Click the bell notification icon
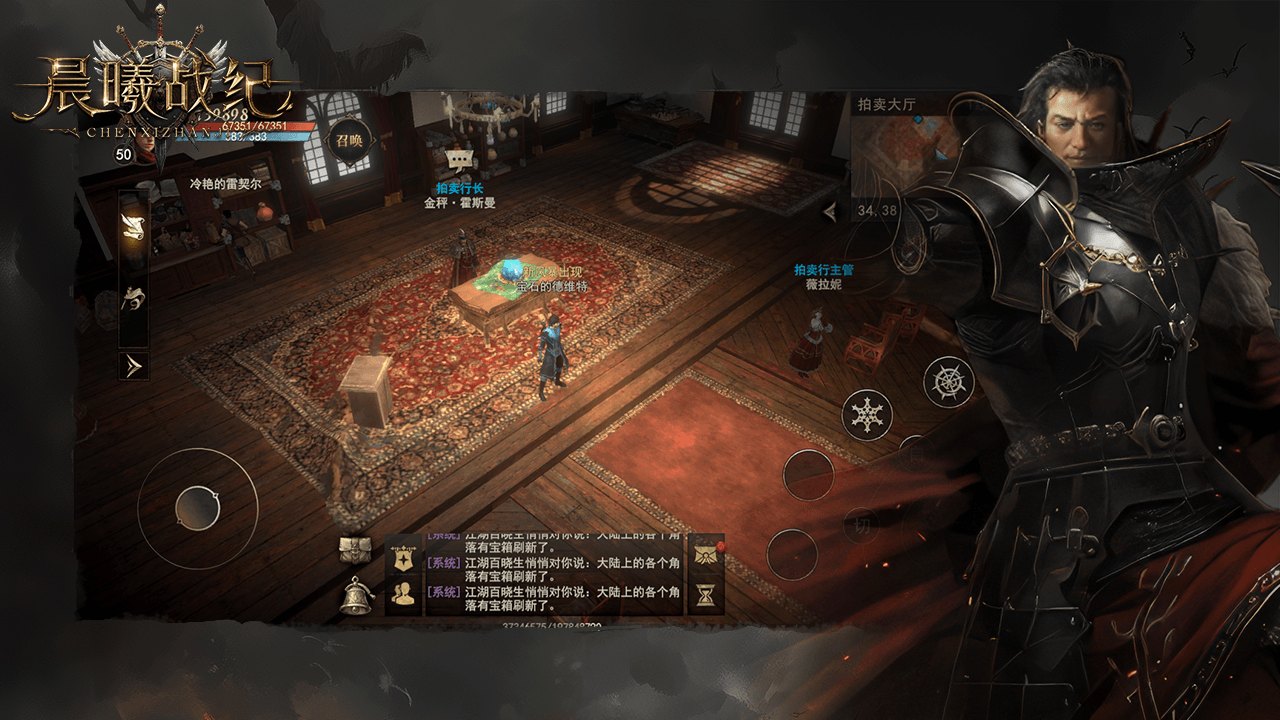The image size is (1280, 720). [x=355, y=596]
